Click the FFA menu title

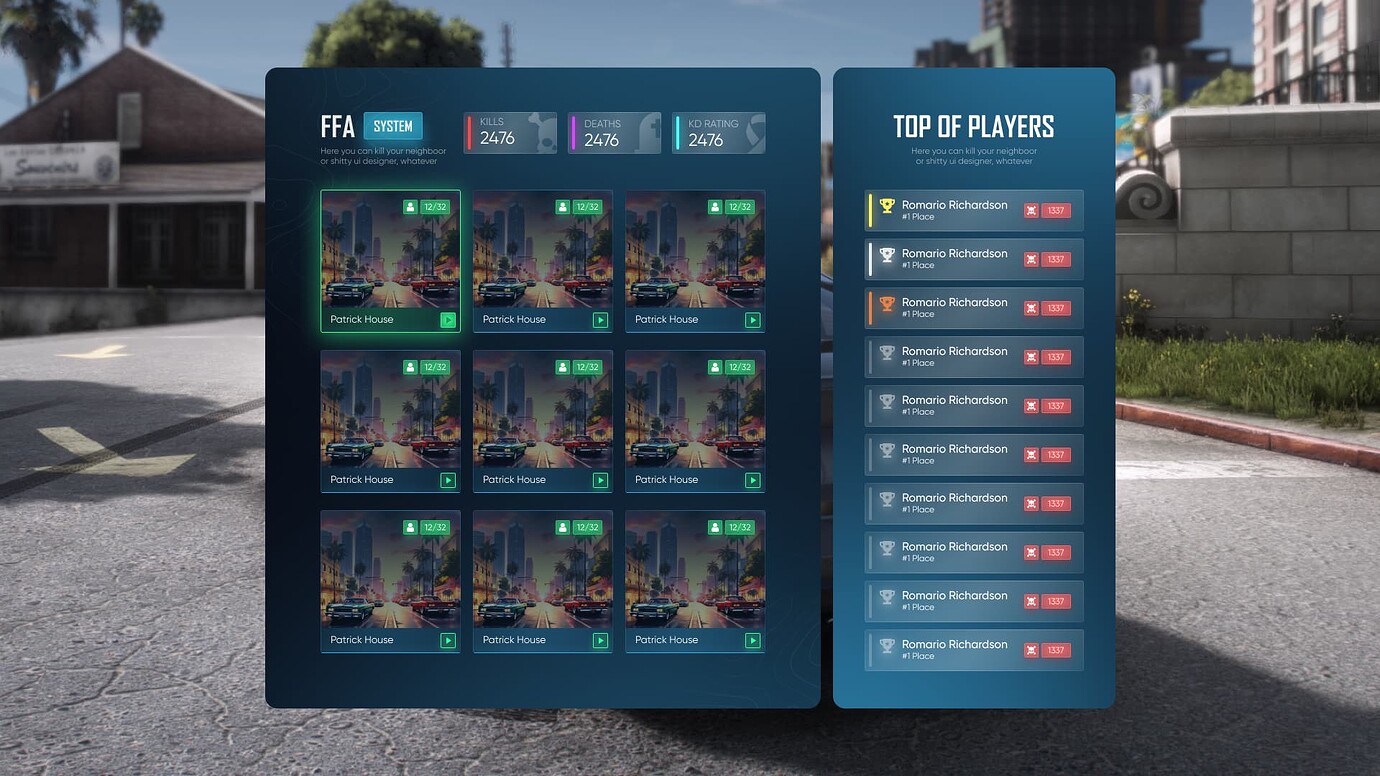(338, 127)
